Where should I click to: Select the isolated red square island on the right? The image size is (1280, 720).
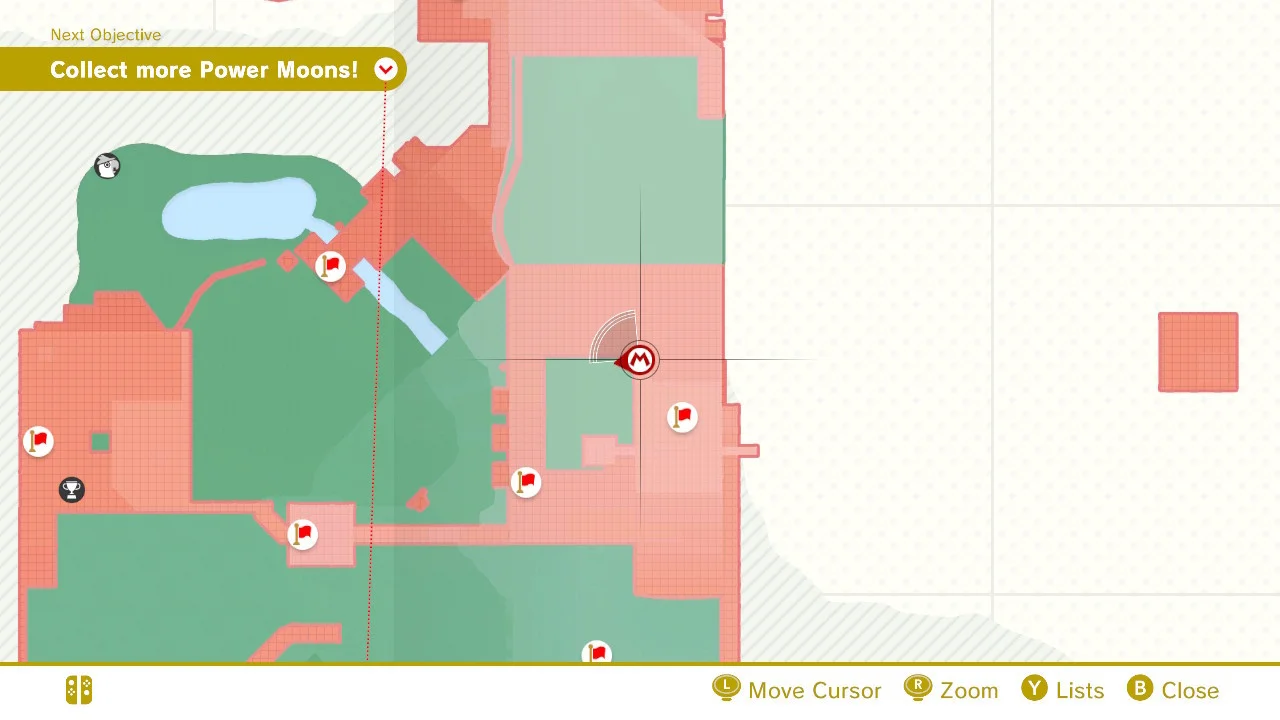[x=1197, y=352]
